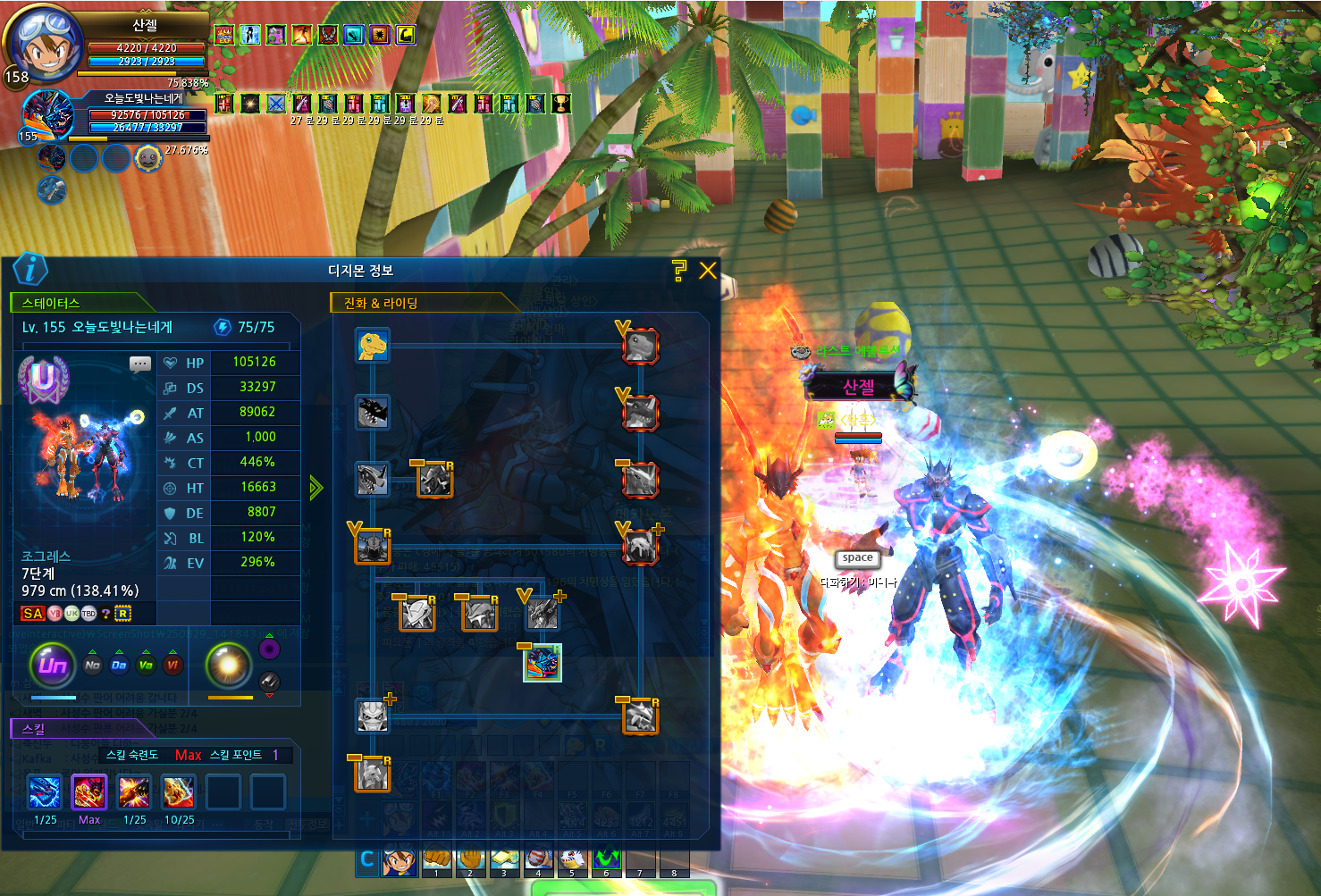Activate the fist icon in hotbar slot 1
This screenshot has height=896, width=1321.
coord(436,861)
